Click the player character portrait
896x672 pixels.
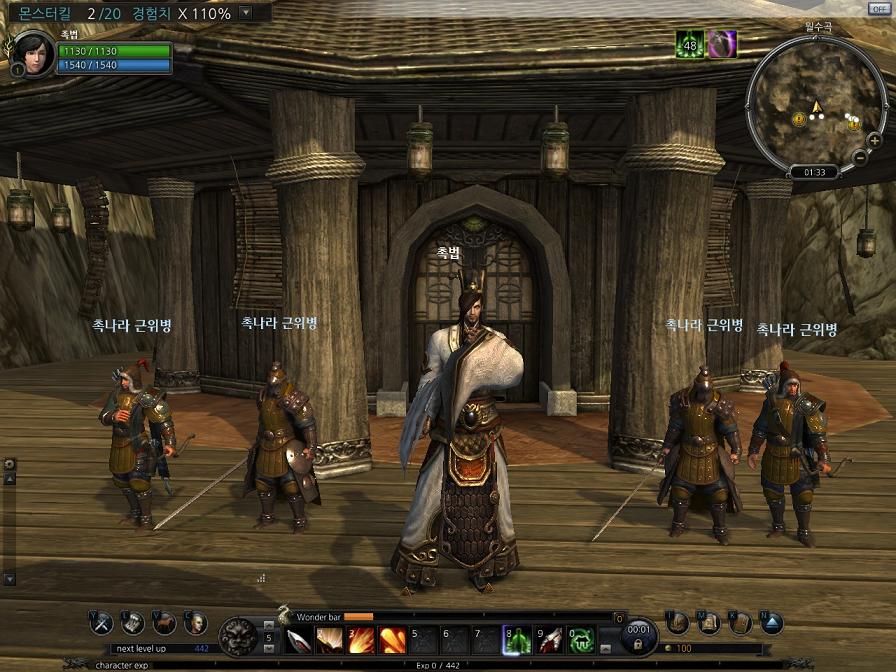click(32, 53)
